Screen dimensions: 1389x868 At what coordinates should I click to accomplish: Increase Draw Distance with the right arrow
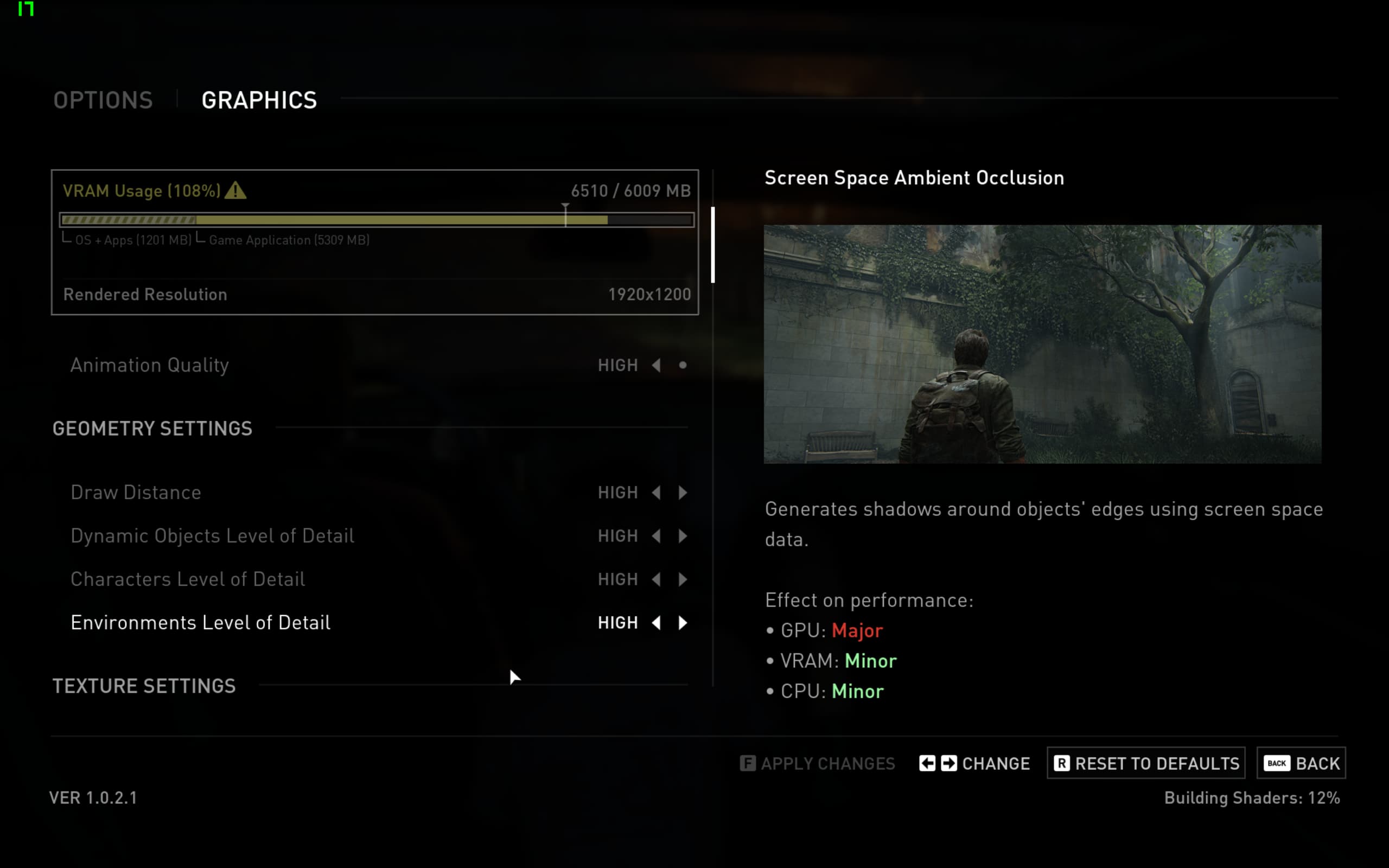(683, 493)
